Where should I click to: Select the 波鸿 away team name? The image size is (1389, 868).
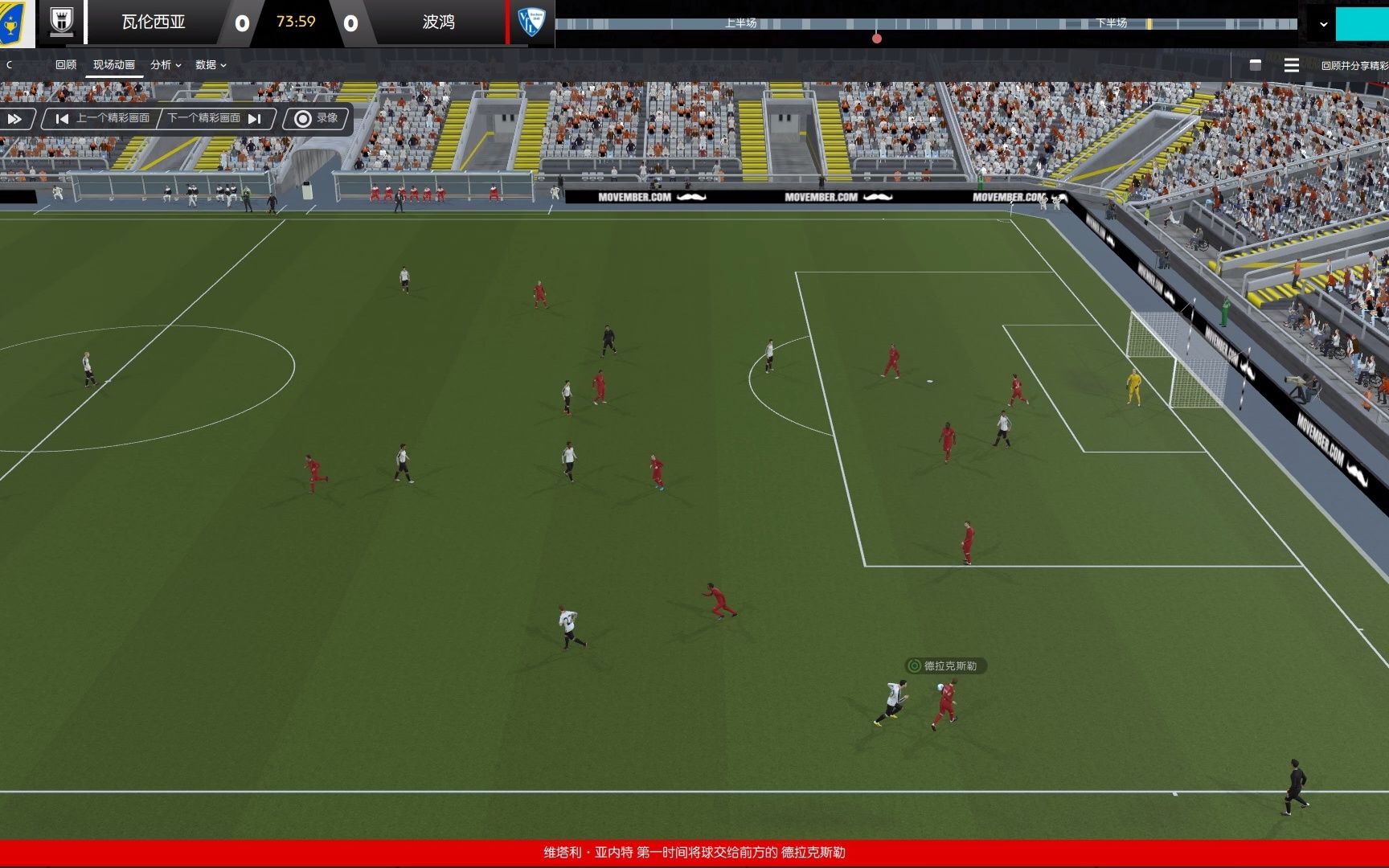(438, 22)
